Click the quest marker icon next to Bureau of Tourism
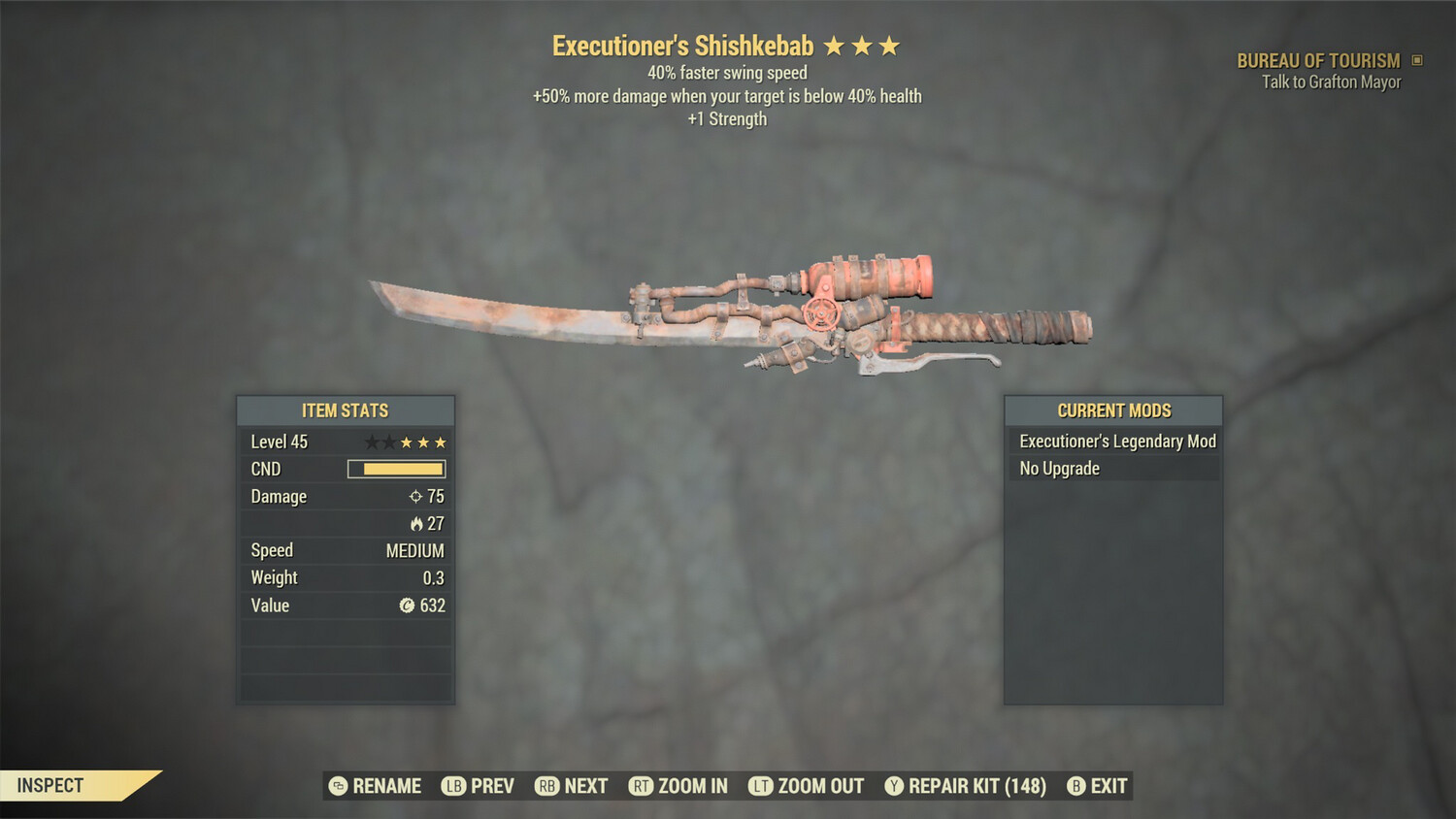This screenshot has height=819, width=1456. [1416, 60]
